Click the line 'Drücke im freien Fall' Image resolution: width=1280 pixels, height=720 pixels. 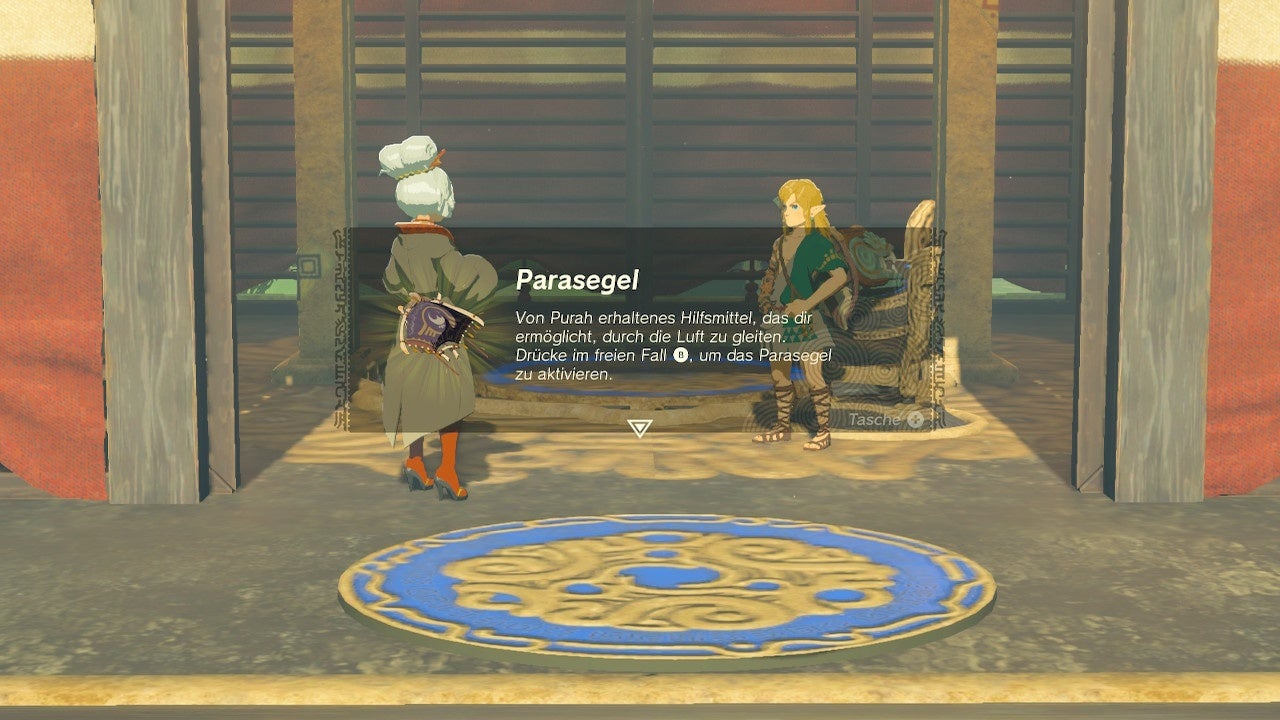tap(590, 354)
